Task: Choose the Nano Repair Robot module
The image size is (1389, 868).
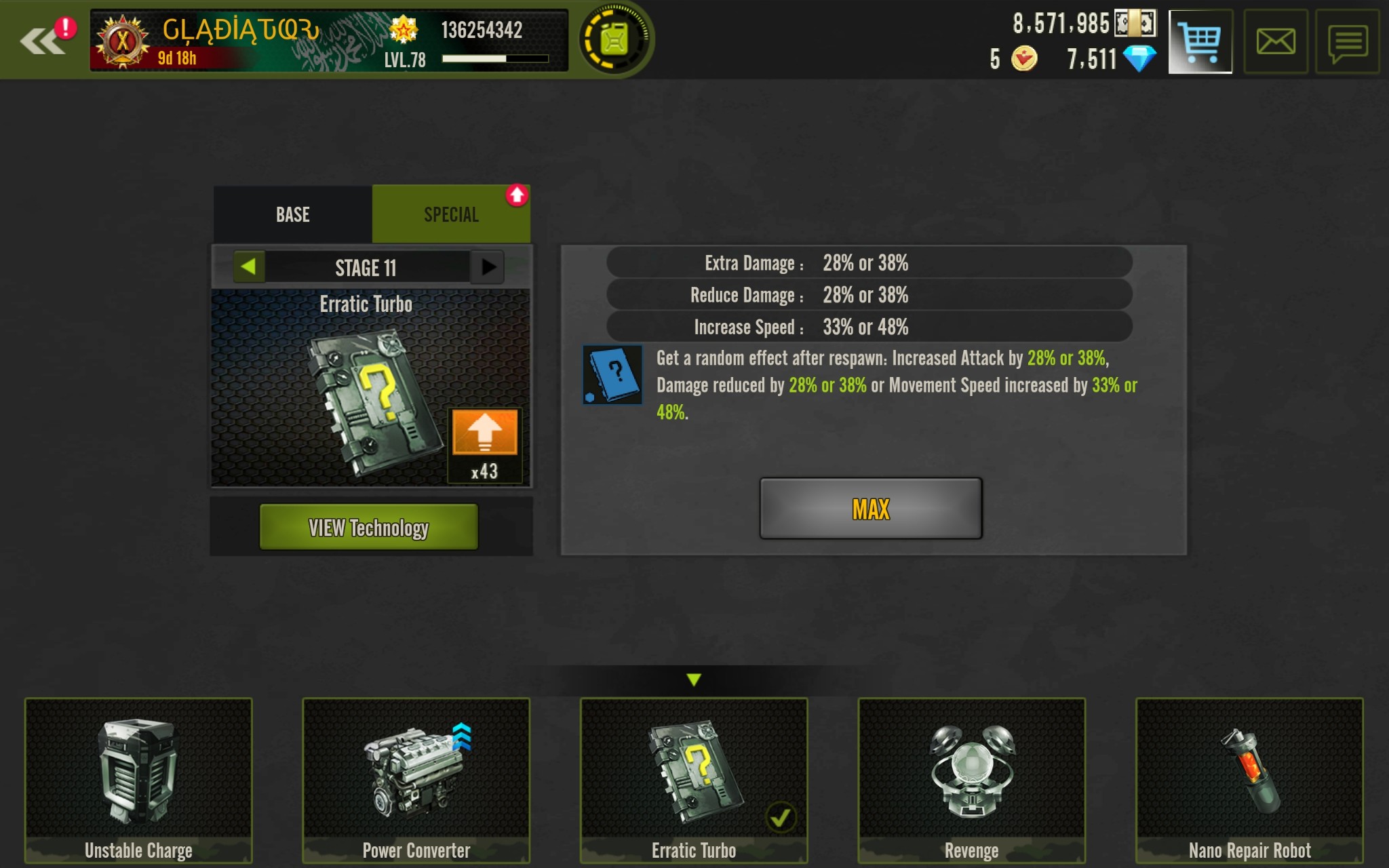Action: pyautogui.click(x=1249, y=780)
